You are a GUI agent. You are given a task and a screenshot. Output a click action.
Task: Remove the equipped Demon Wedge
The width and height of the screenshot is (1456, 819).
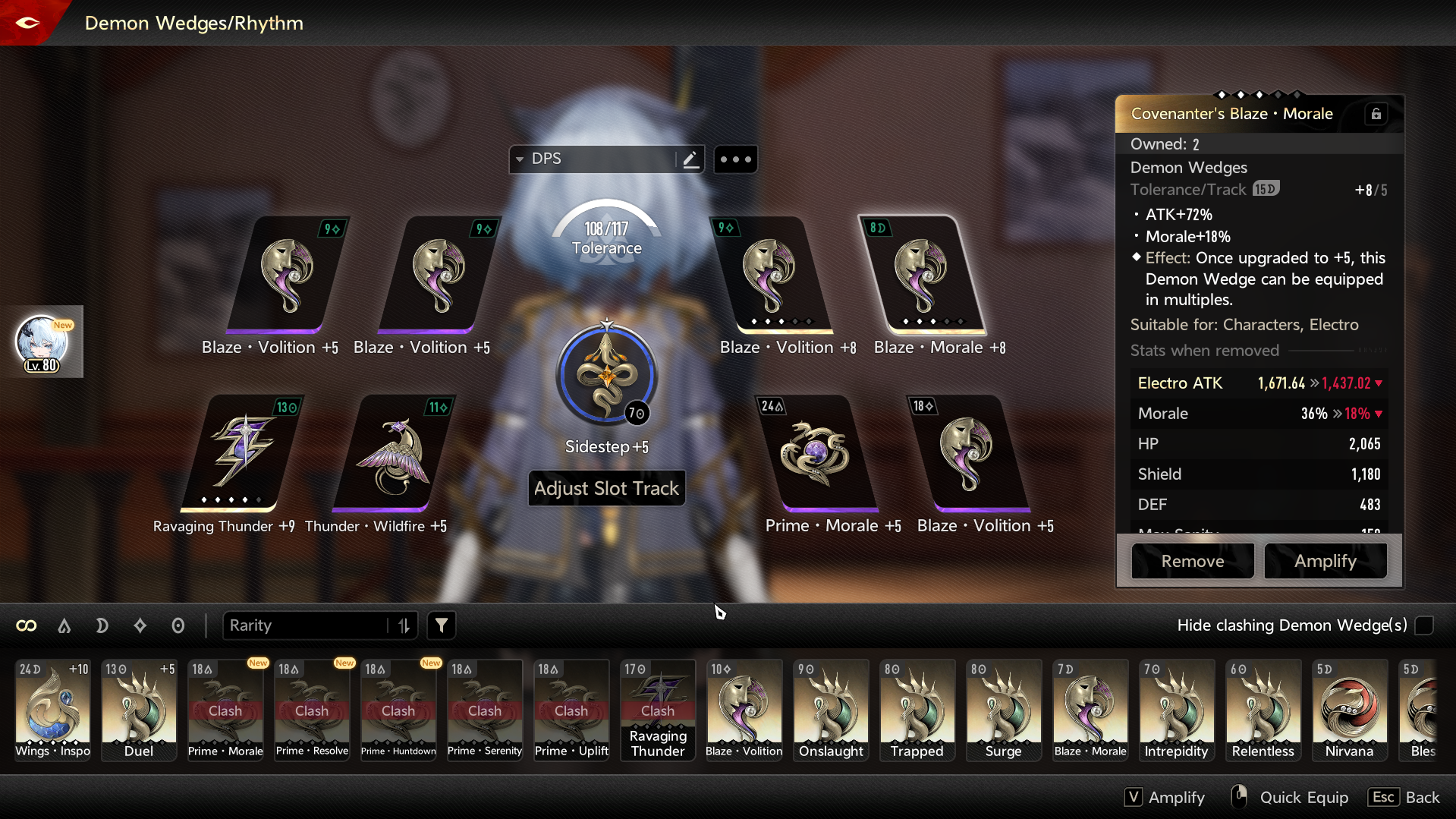coord(1192,561)
